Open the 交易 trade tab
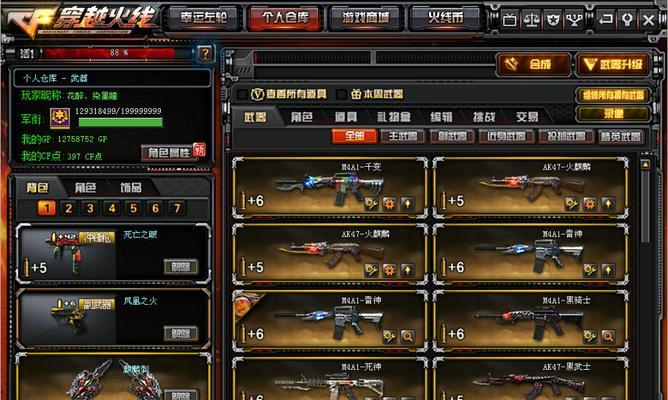Viewport: 668px width, 400px height. [x=527, y=116]
